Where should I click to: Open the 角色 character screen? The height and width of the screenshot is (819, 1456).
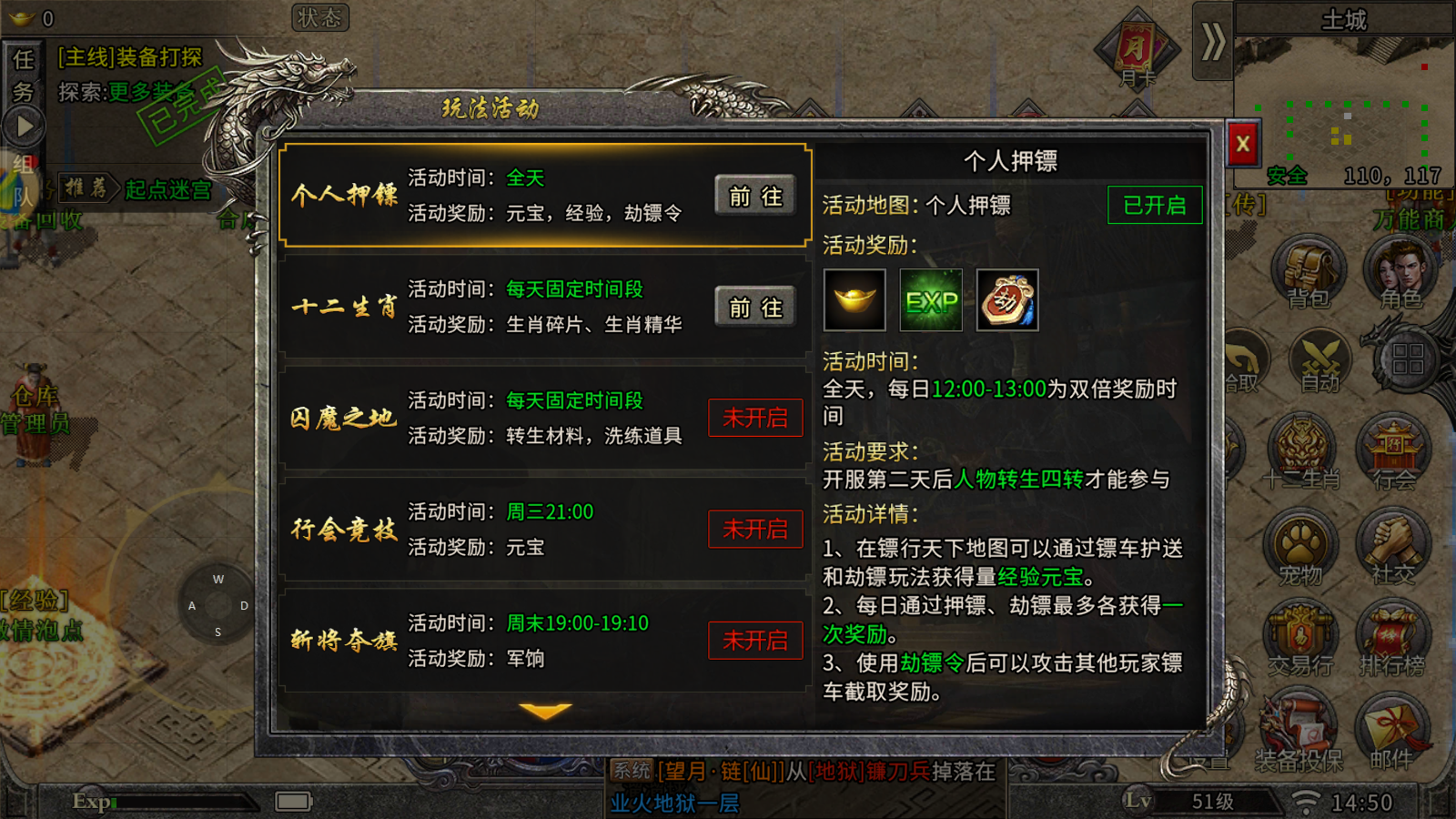point(1400,271)
